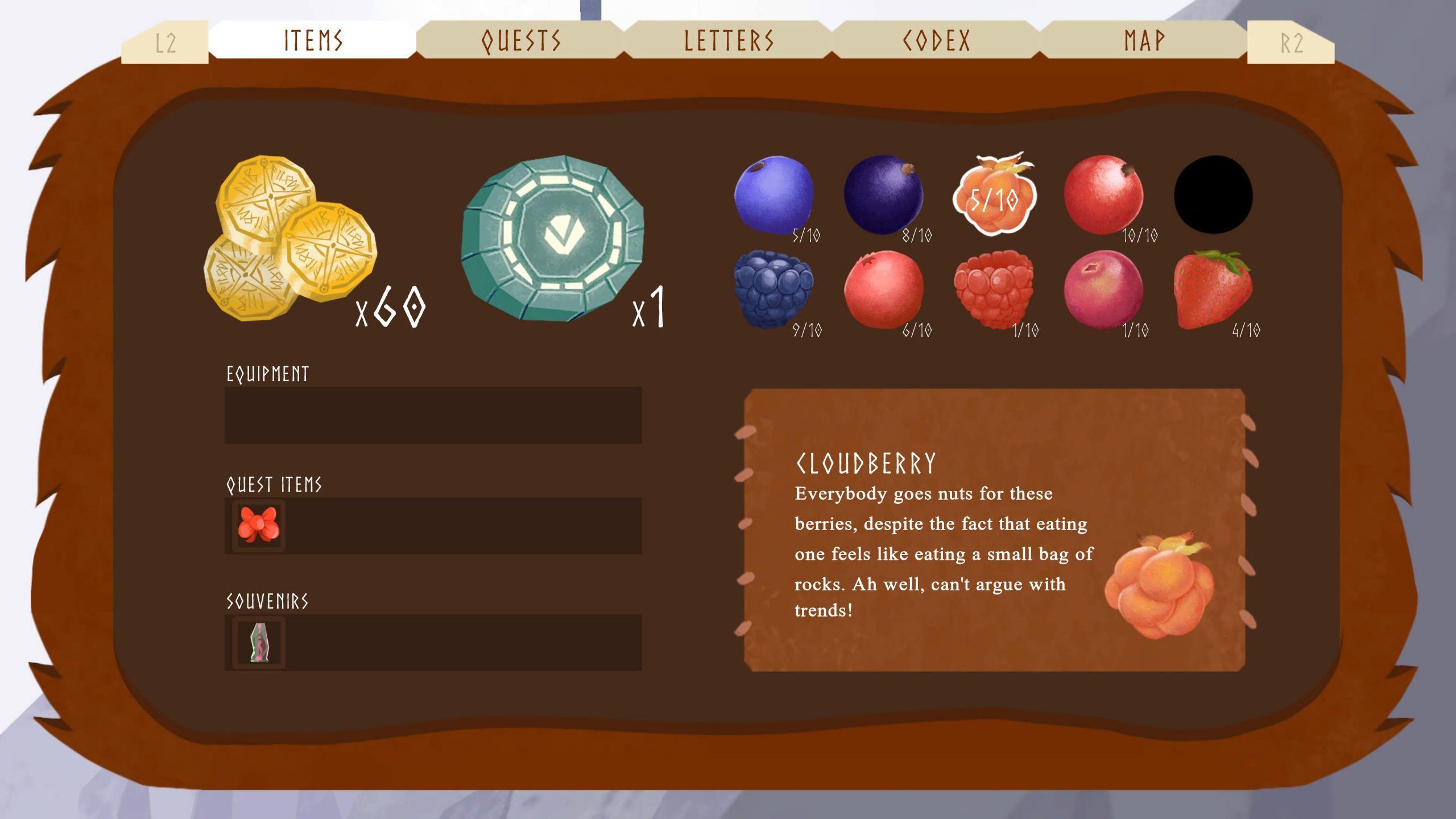
Task: Choose the blackberry at 9/10
Action: coord(773,289)
